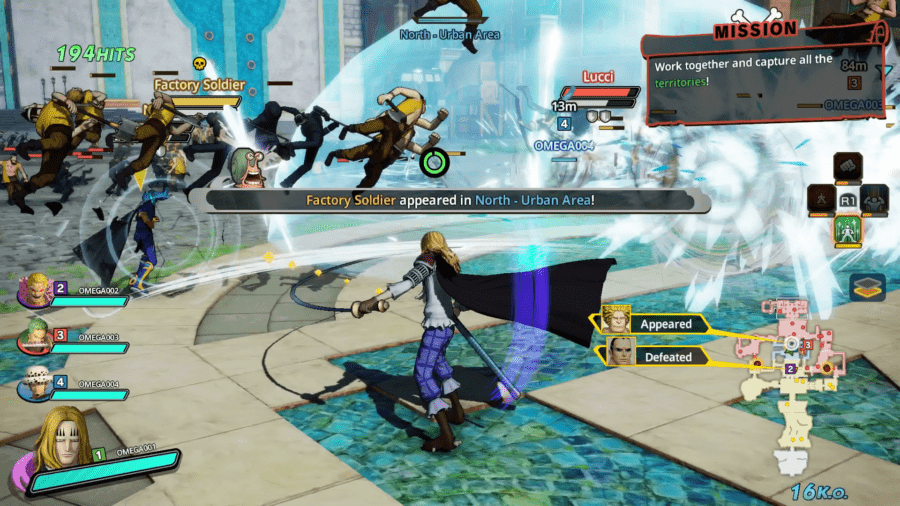Toggle the map layer icon
The image size is (900, 506).
point(867,288)
